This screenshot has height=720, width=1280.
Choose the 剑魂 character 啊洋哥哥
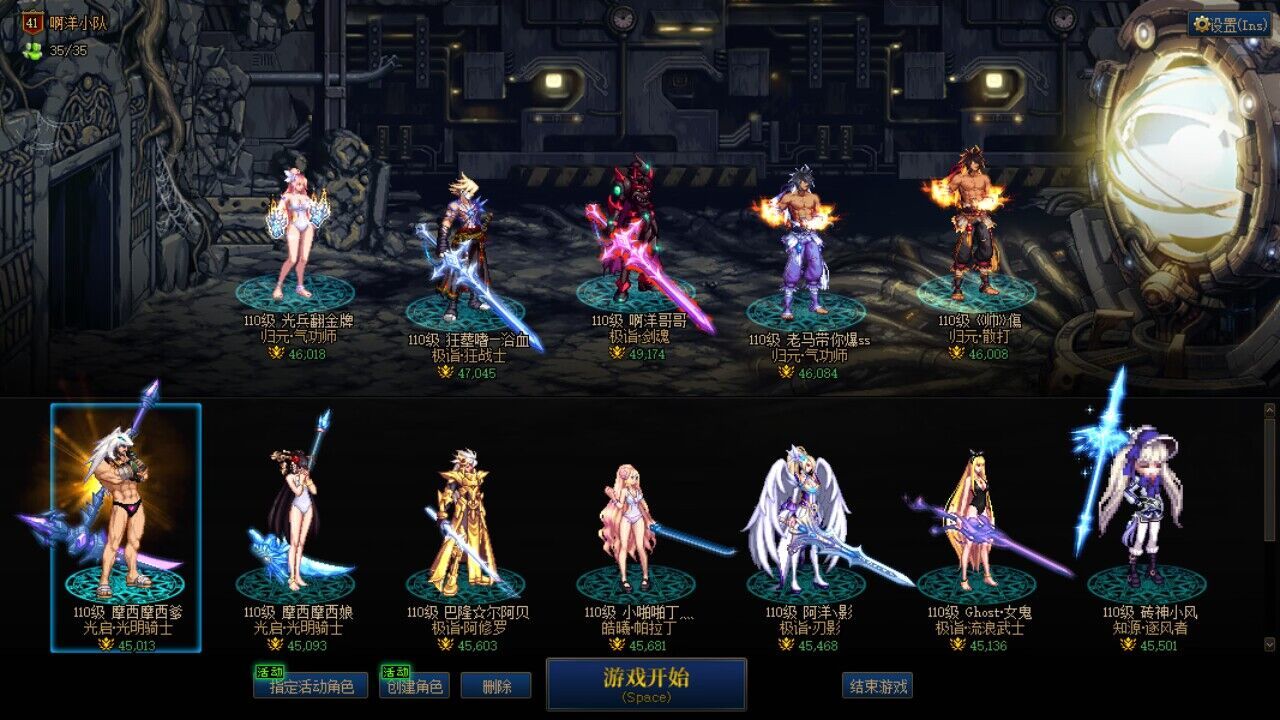(x=636, y=240)
